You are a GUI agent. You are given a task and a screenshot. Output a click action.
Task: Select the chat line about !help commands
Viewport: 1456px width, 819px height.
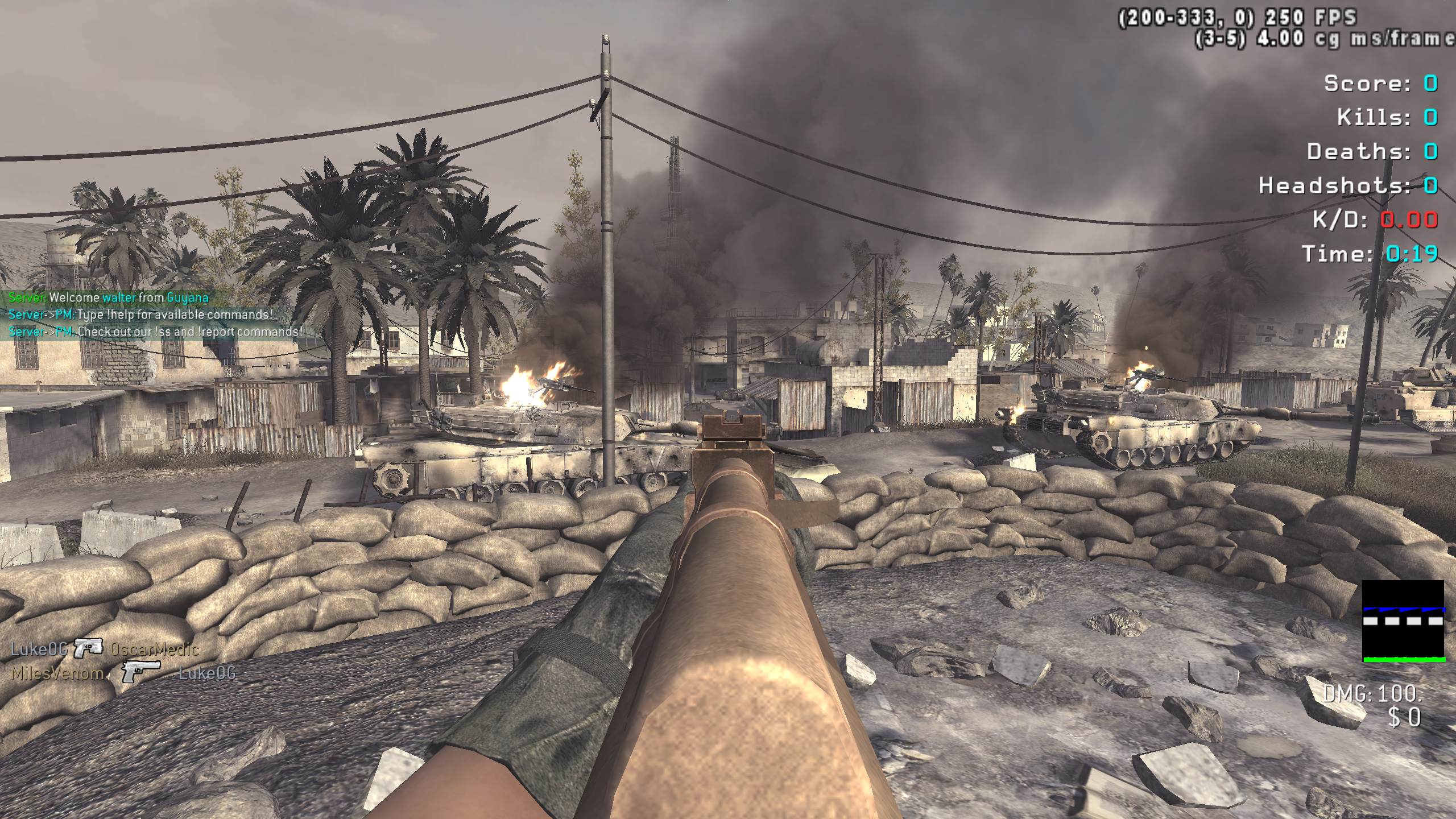[x=141, y=315]
